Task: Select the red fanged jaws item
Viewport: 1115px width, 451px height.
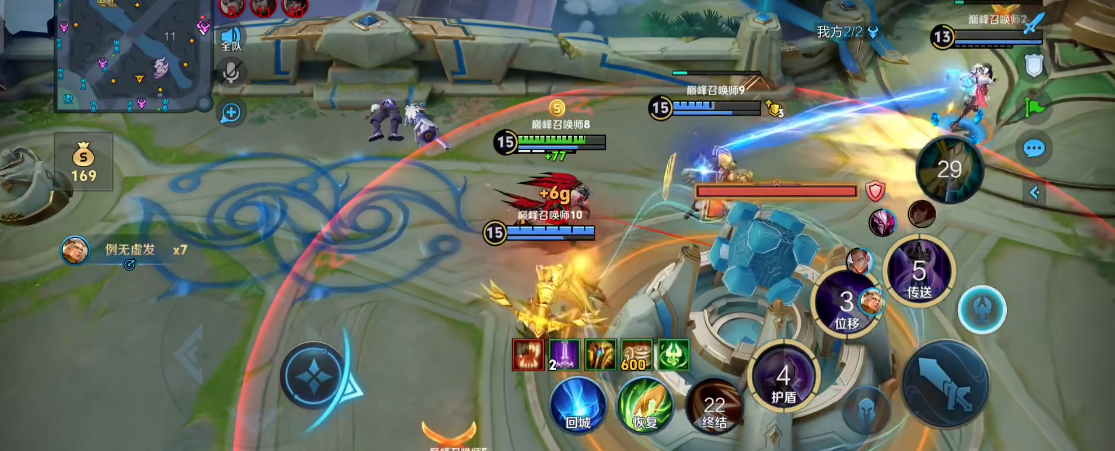Action: click(528, 355)
